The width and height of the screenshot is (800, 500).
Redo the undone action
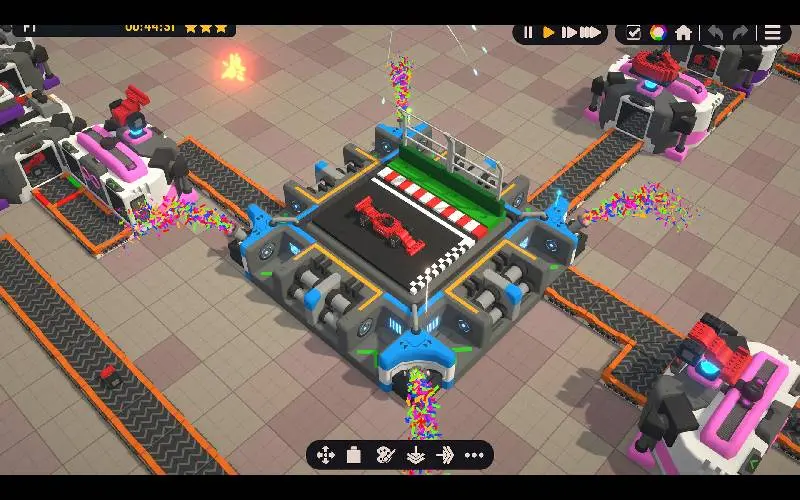741,32
